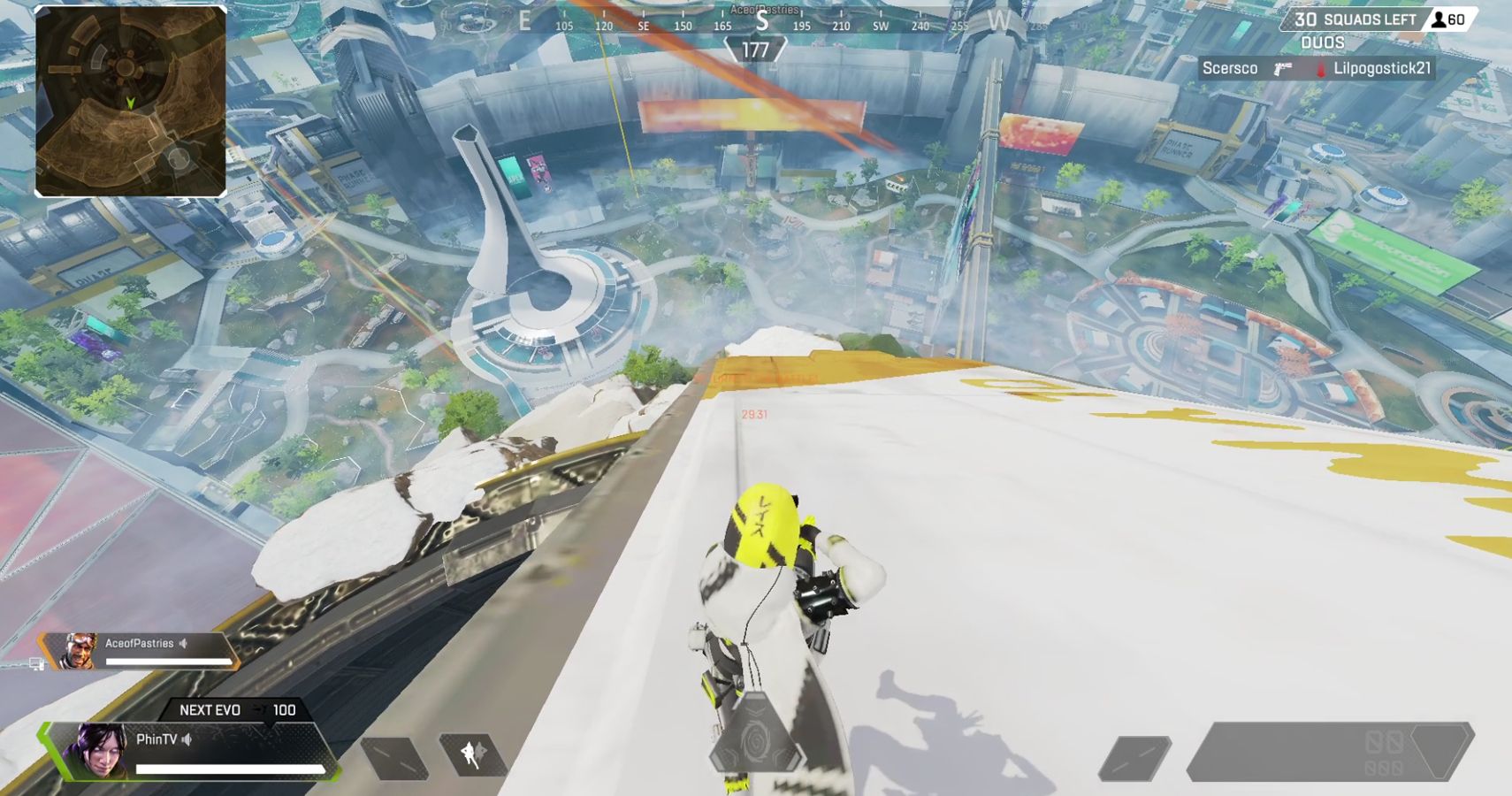This screenshot has width=1512, height=796.
Task: Click the gun kill-feed icon beside Scersco
Action: click(1282, 68)
